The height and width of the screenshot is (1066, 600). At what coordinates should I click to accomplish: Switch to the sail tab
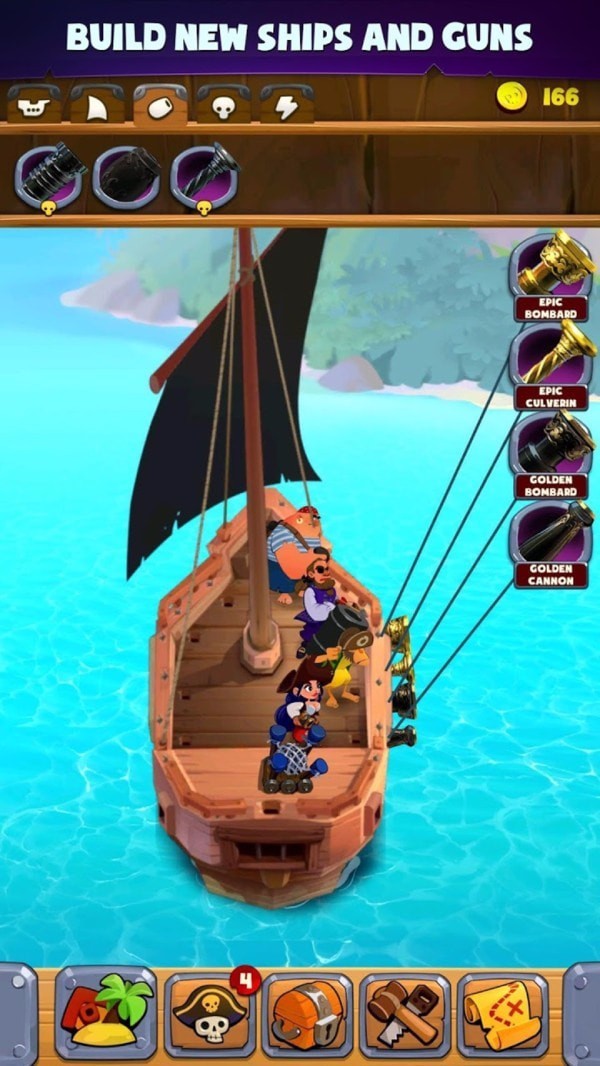tap(97, 104)
